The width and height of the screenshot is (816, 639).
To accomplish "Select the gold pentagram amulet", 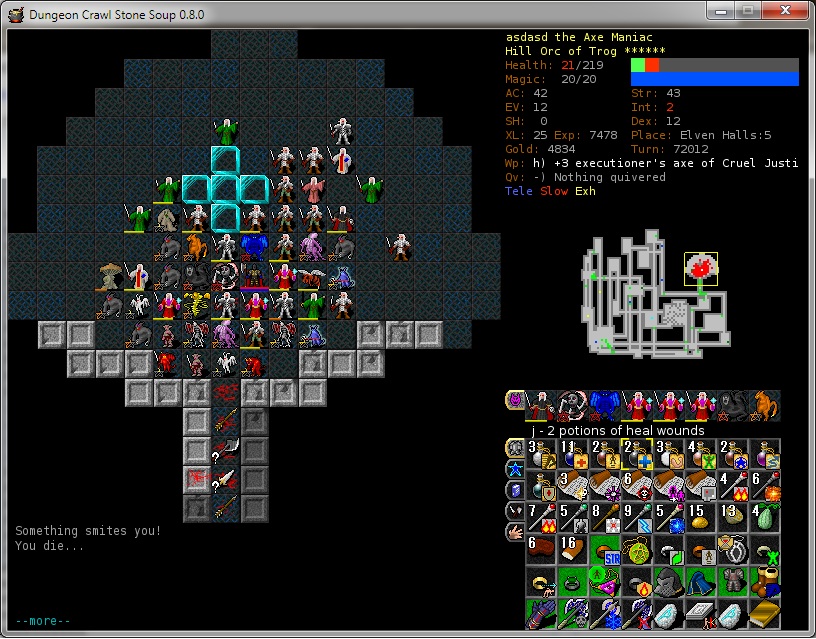I will pyautogui.click(x=636, y=550).
